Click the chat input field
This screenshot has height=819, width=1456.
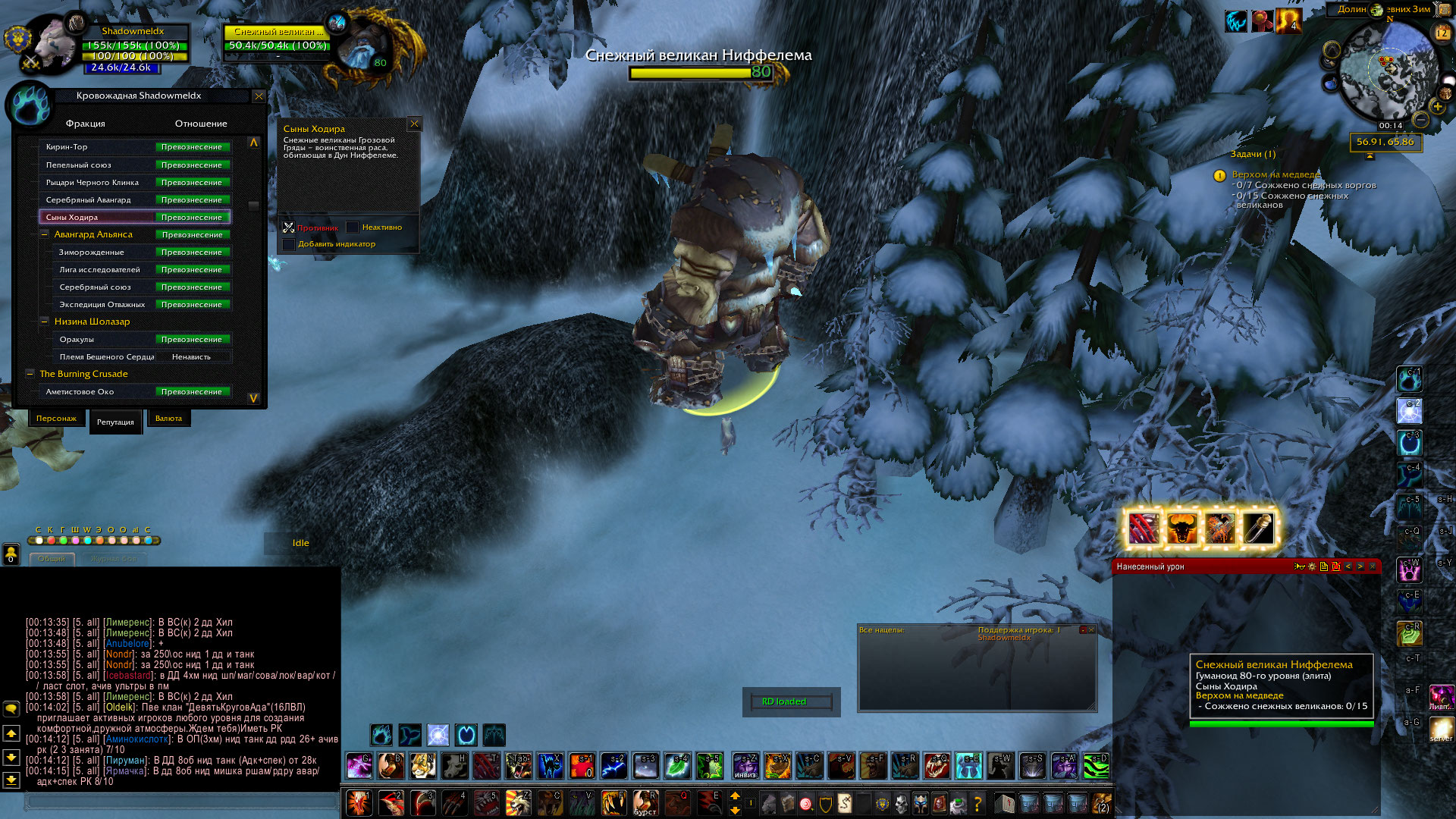tap(180, 801)
